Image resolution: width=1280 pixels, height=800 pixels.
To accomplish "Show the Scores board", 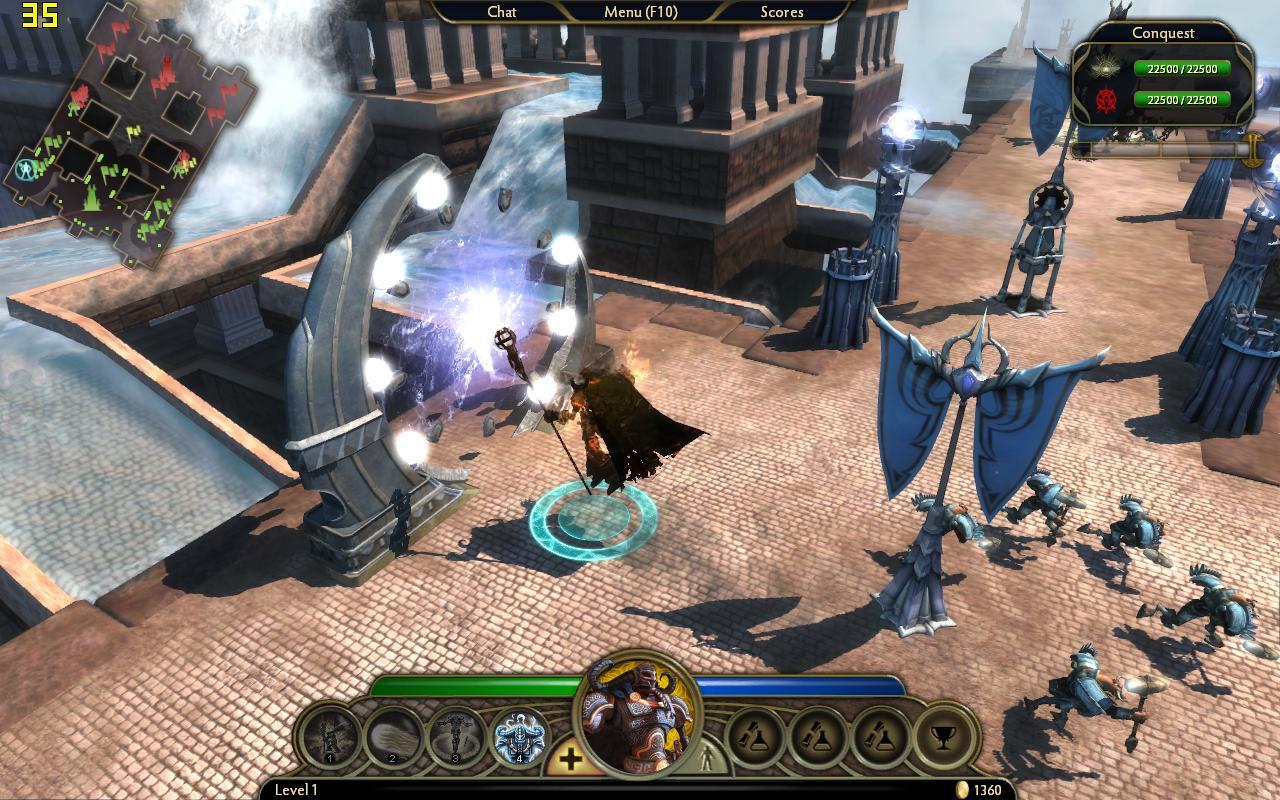I will pyautogui.click(x=781, y=12).
